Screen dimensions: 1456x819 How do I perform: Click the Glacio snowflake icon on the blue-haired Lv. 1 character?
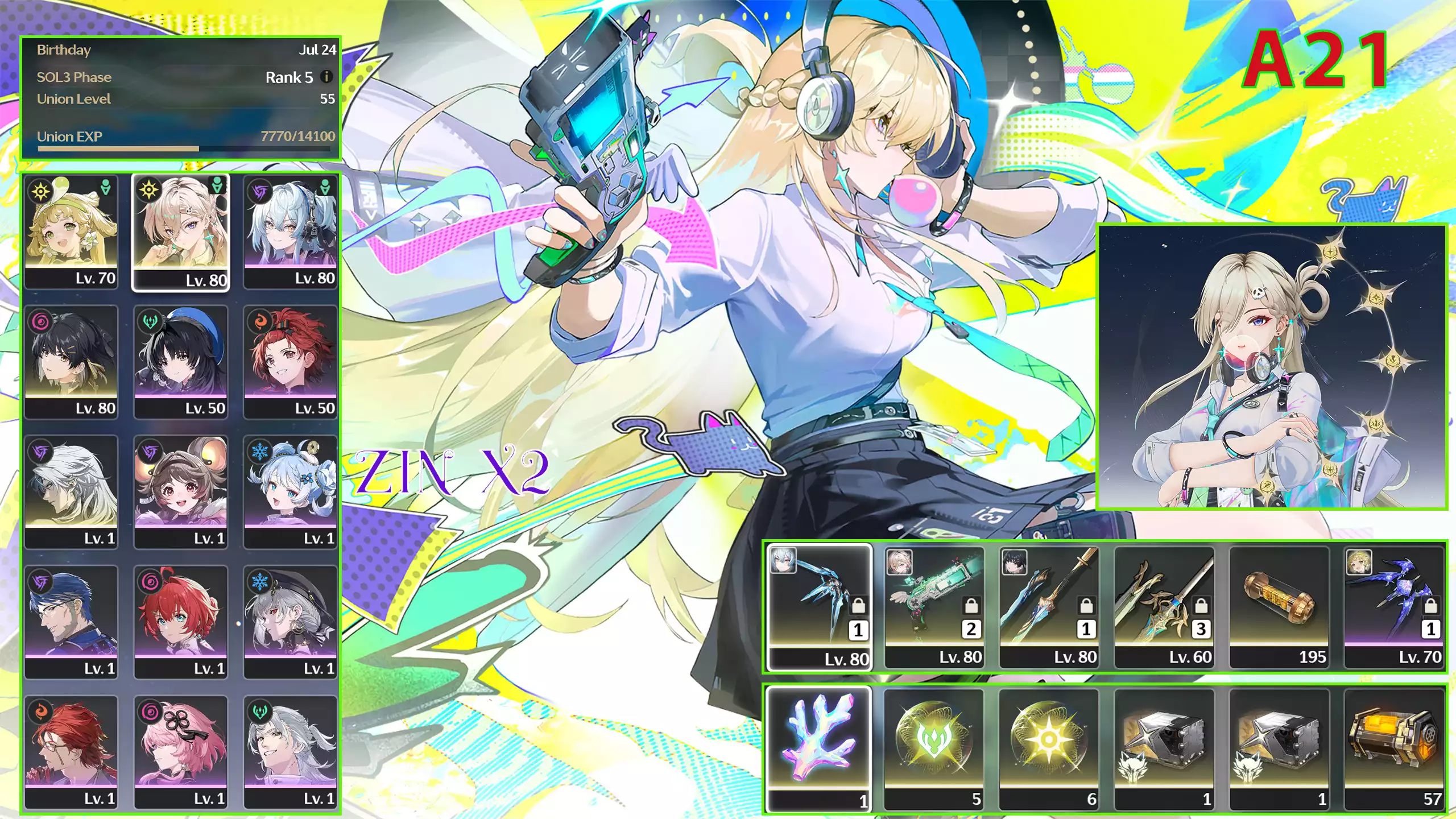pos(259,451)
